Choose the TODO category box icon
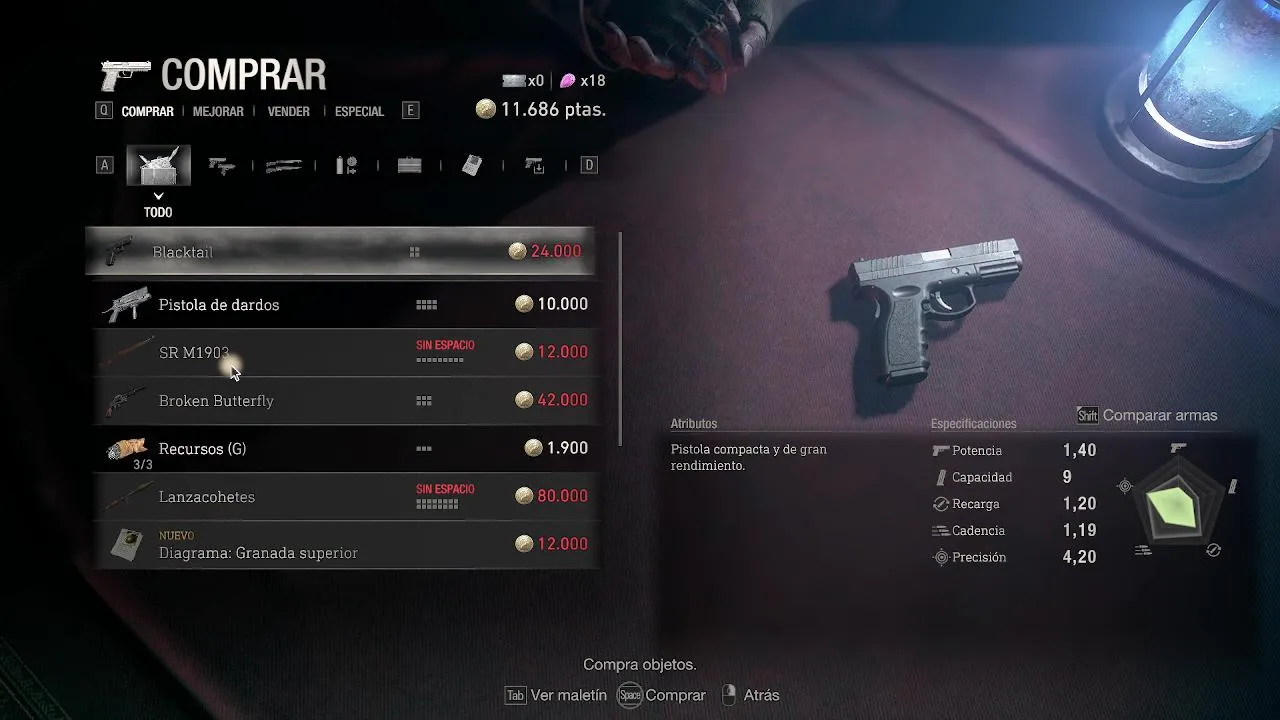The width and height of the screenshot is (1280, 720). click(158, 166)
